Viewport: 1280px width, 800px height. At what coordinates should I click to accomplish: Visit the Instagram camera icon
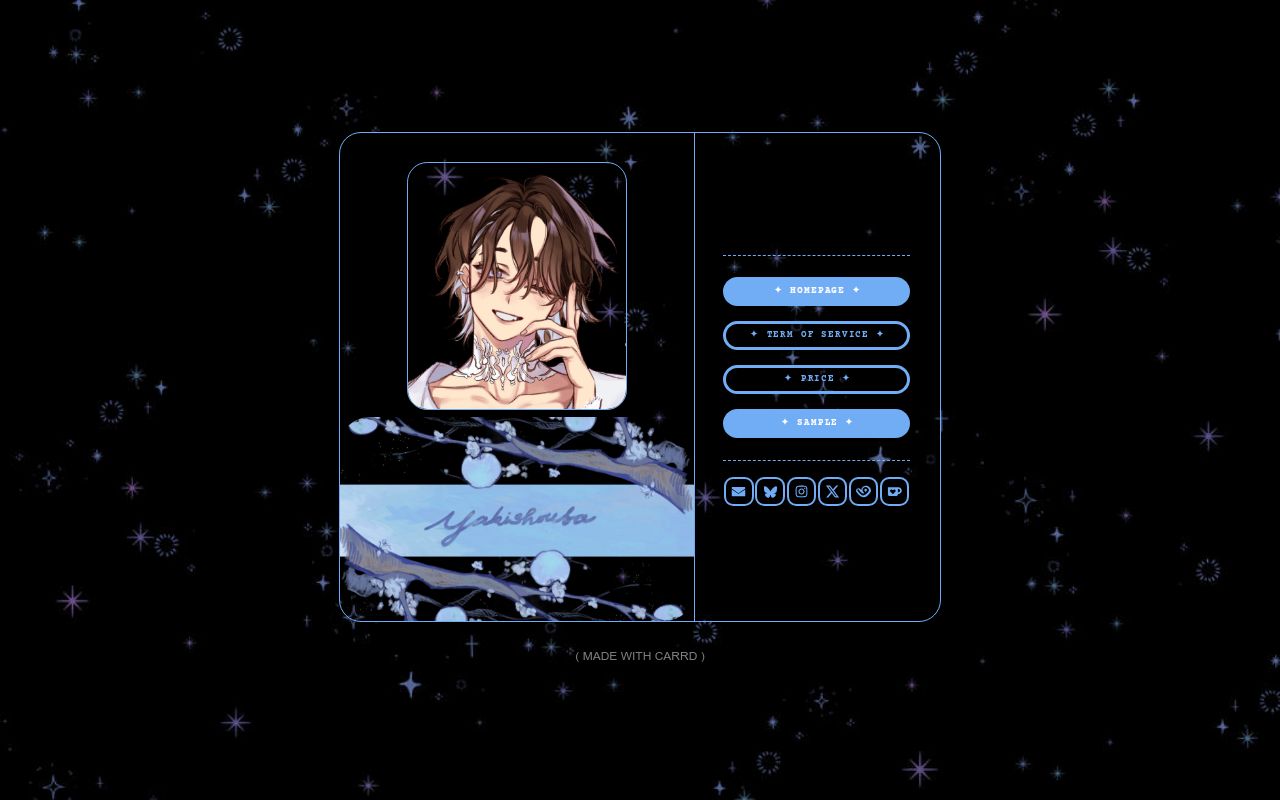point(801,491)
